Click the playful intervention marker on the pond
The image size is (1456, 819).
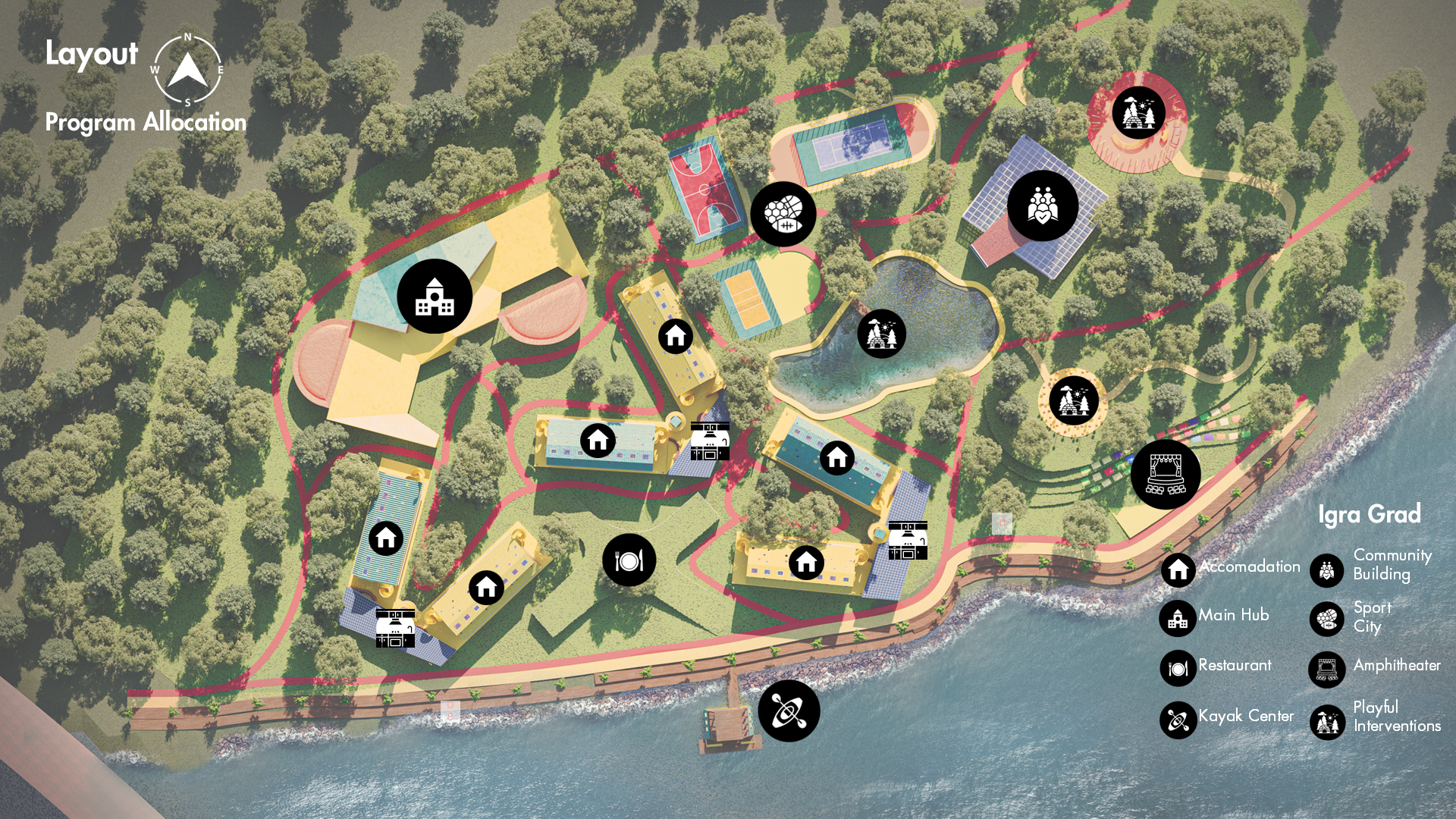[881, 334]
